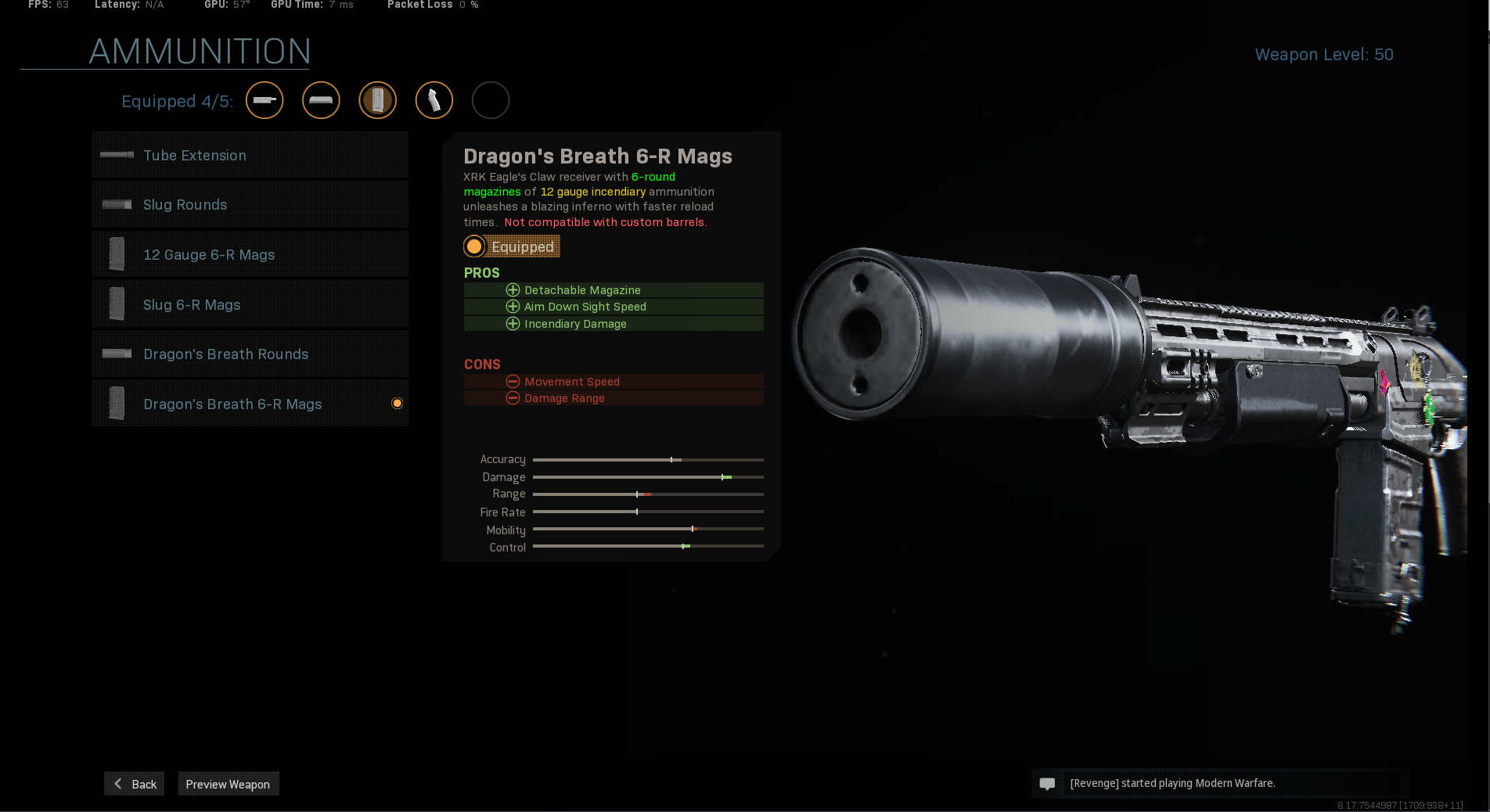Viewport: 1490px width, 812px height.
Task: Pick the 12 Gauge 6-R Mags
Action: pyautogui.click(x=250, y=255)
